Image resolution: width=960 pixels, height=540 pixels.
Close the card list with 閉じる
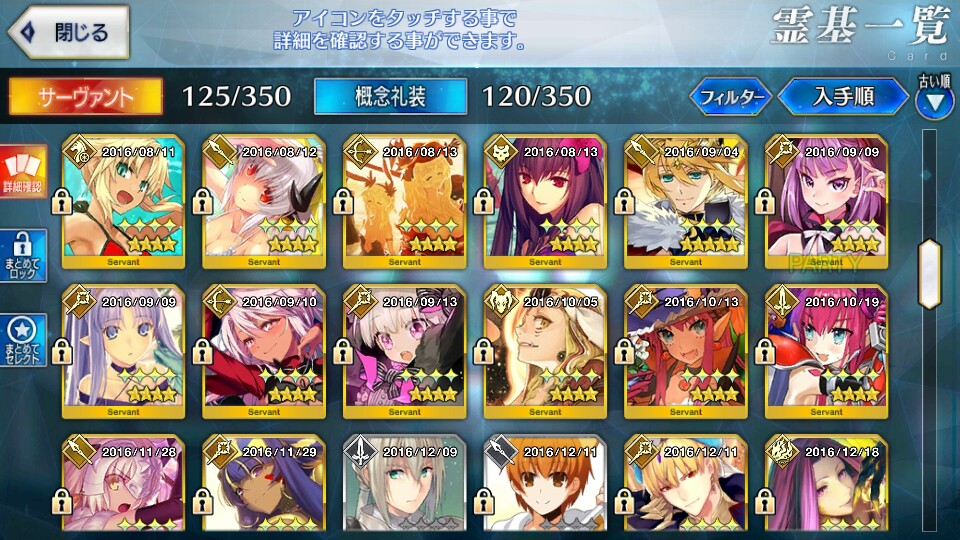[x=67, y=32]
